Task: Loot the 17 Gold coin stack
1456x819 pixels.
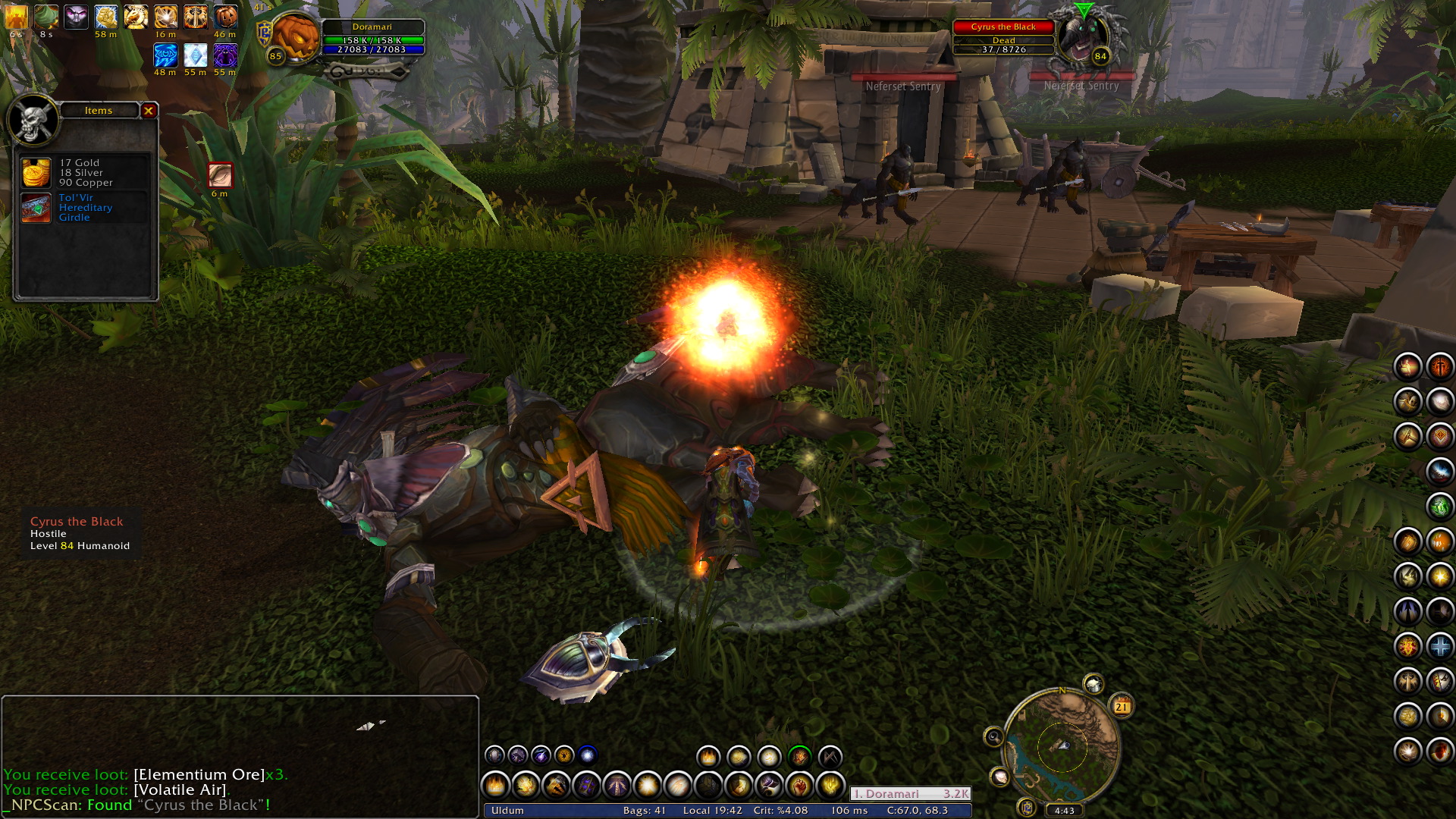Action: click(36, 173)
